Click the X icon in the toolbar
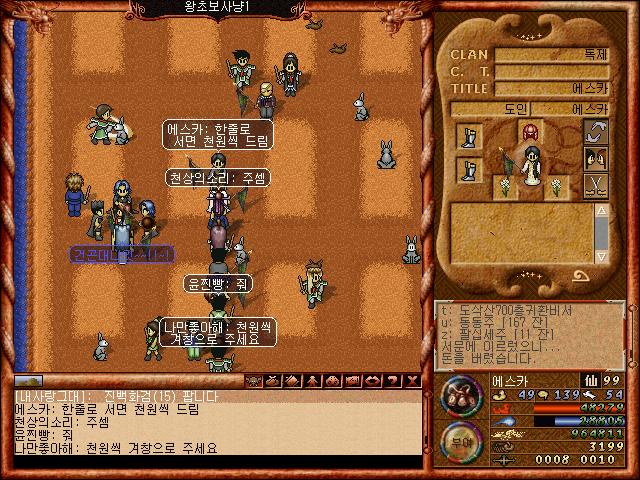Viewport: 640px width, 480px height. pos(412,380)
